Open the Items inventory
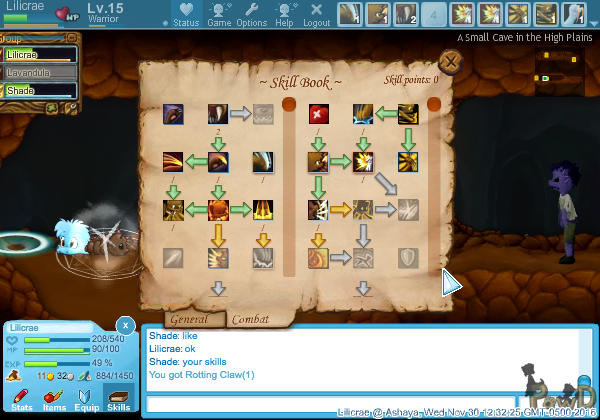The image size is (600, 420). click(x=54, y=399)
